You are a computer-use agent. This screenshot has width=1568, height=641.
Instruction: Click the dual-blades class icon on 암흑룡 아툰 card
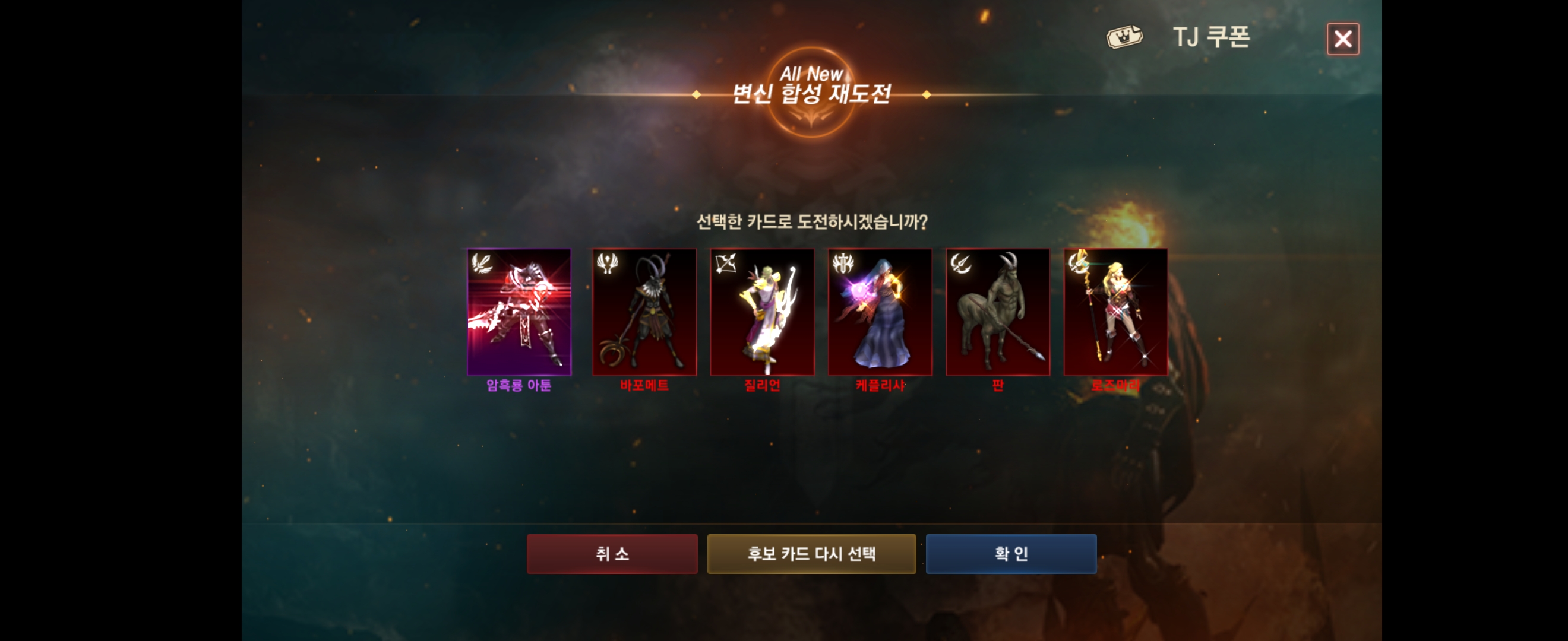click(x=481, y=265)
